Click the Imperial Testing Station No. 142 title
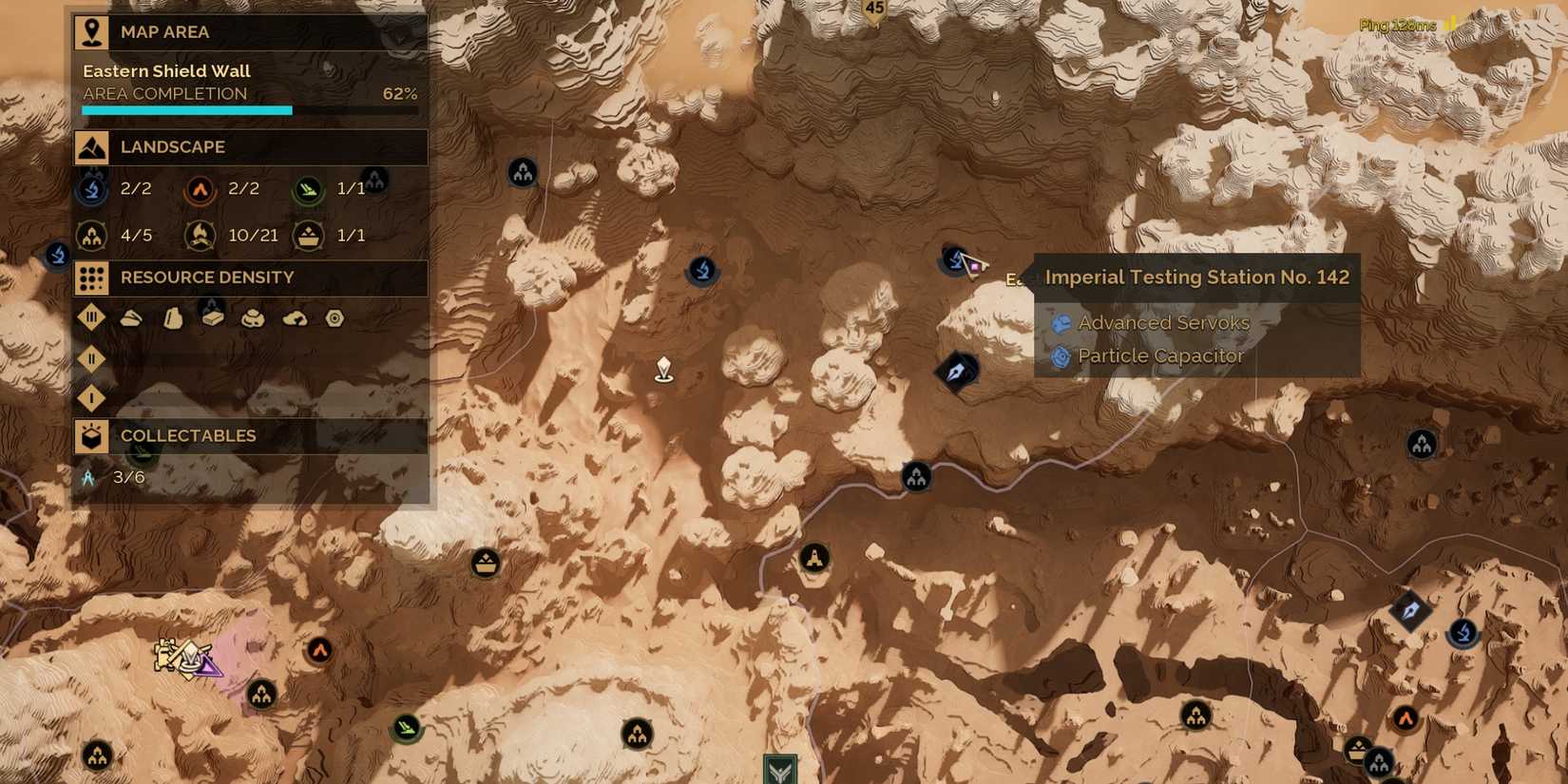The width and height of the screenshot is (1568, 784). [1196, 277]
